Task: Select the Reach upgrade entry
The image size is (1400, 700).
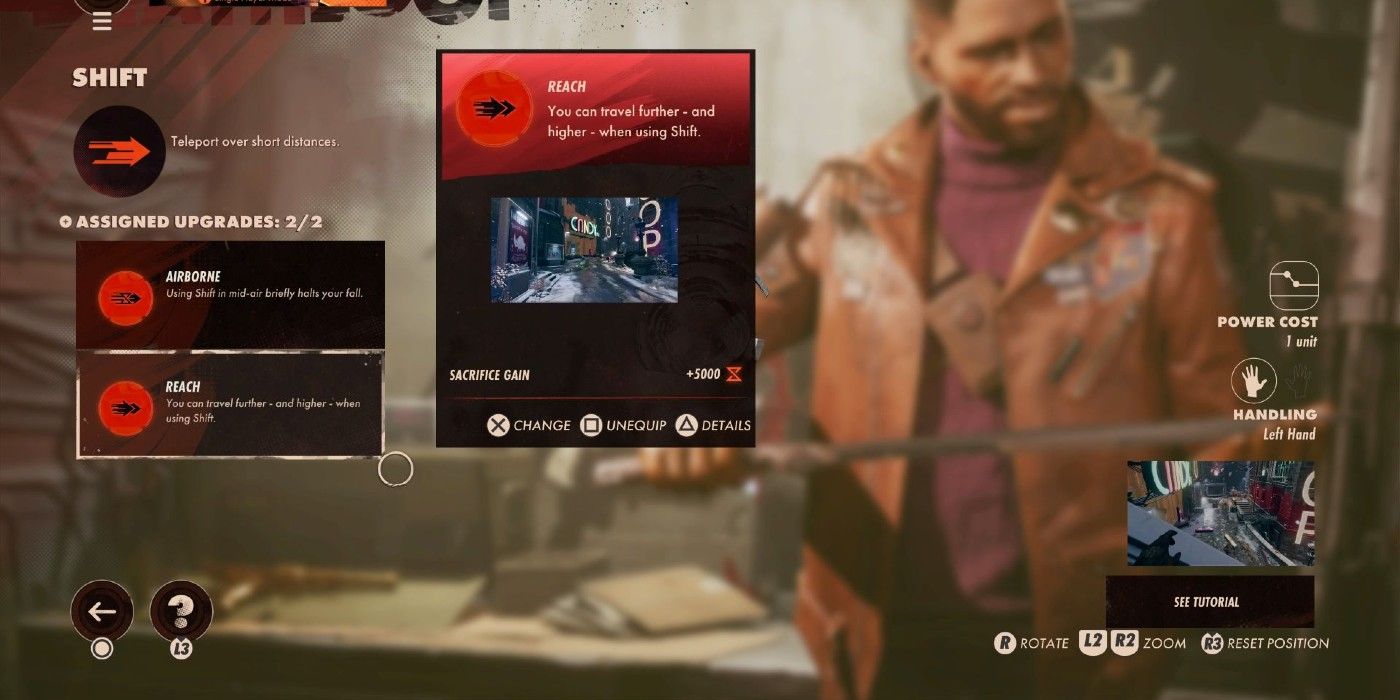Action: pos(230,403)
